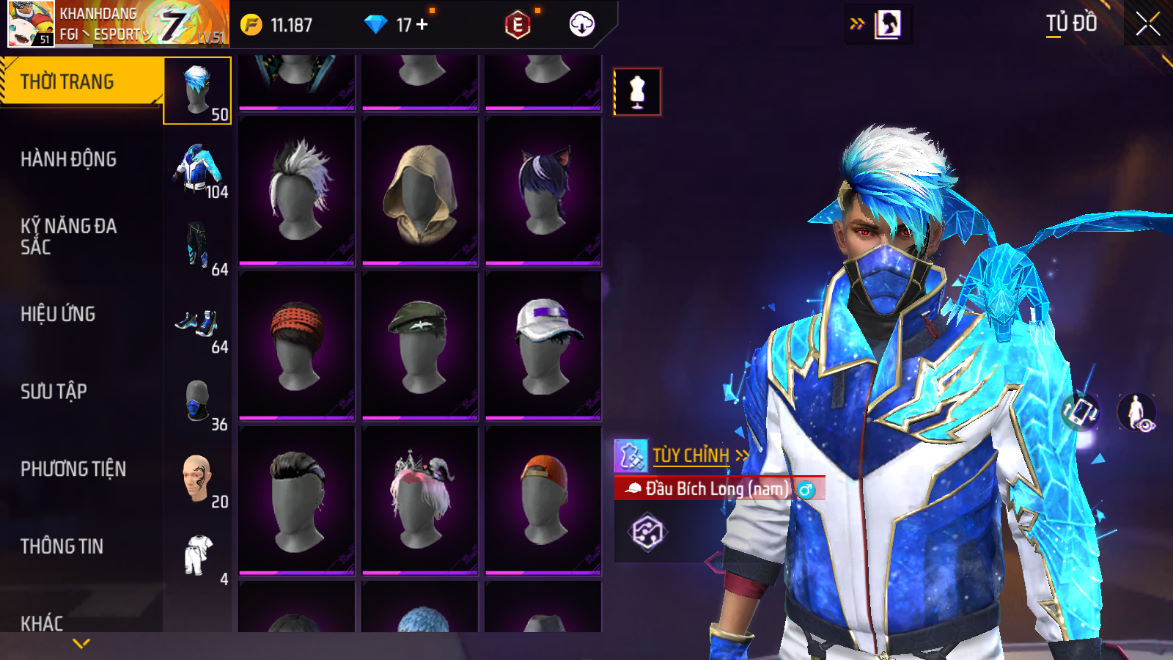
Task: Open the jacket tops subcategory
Action: click(x=198, y=168)
